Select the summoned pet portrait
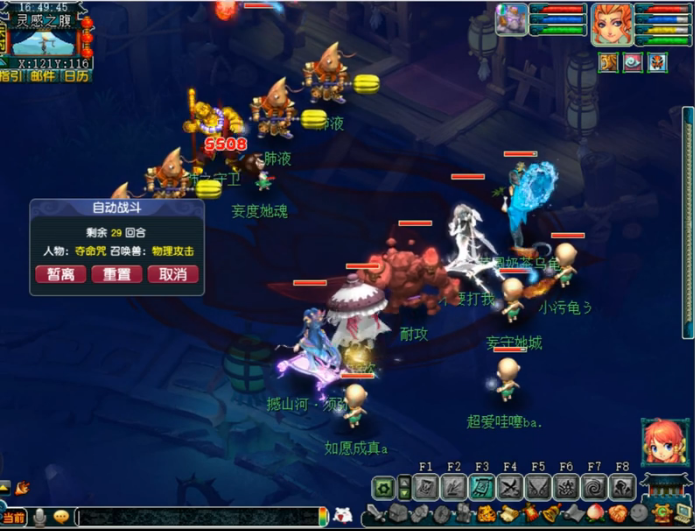 click(511, 19)
